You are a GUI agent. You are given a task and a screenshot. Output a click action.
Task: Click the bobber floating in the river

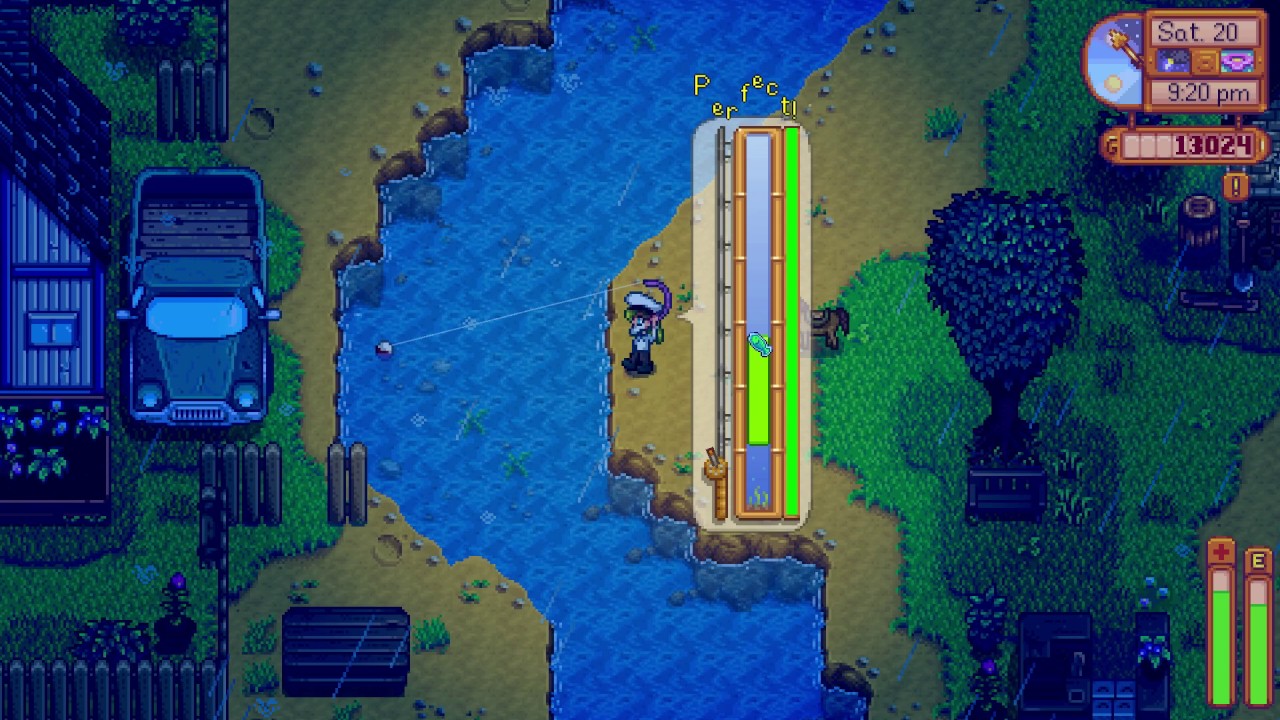[x=385, y=347]
